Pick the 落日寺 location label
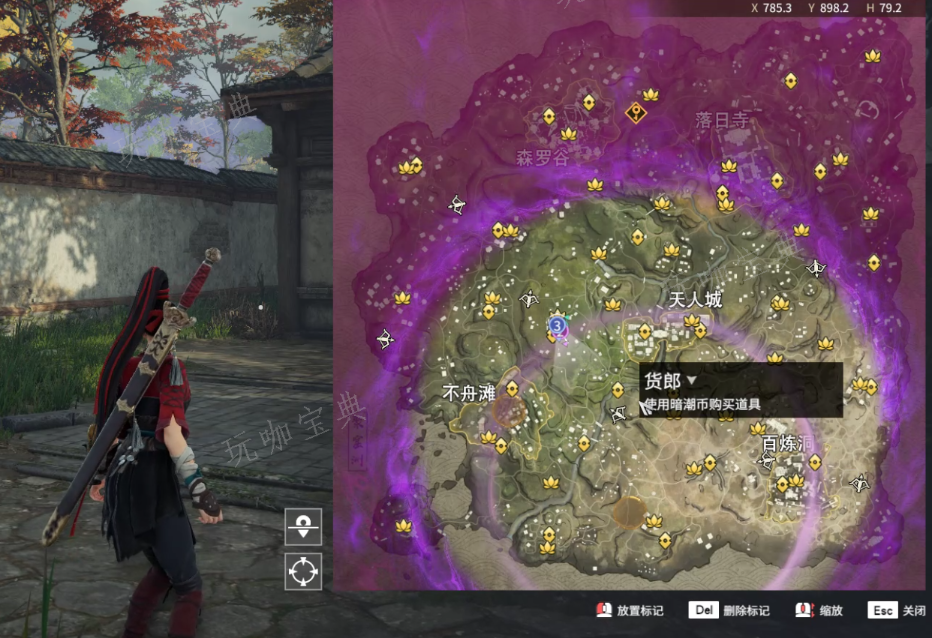932x638 pixels. [721, 120]
